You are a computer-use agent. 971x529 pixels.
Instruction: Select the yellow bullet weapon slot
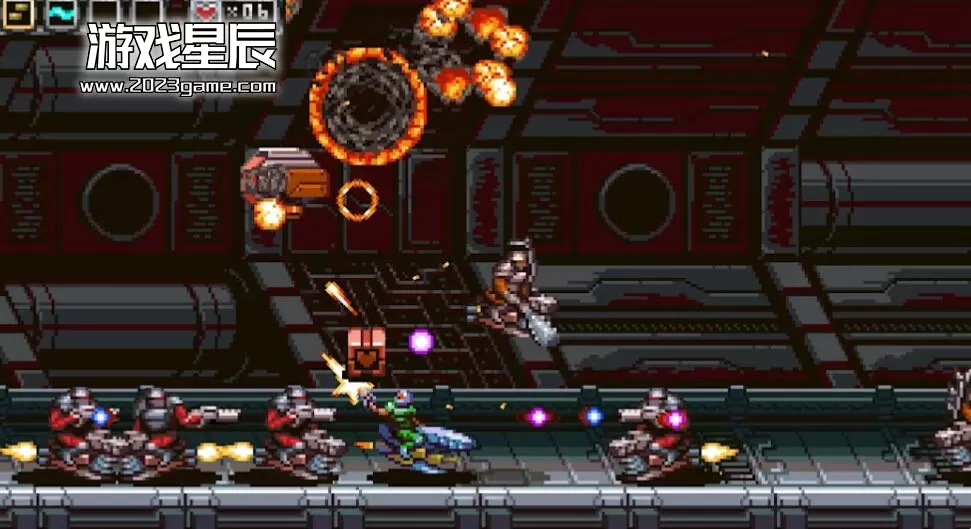click(x=20, y=11)
